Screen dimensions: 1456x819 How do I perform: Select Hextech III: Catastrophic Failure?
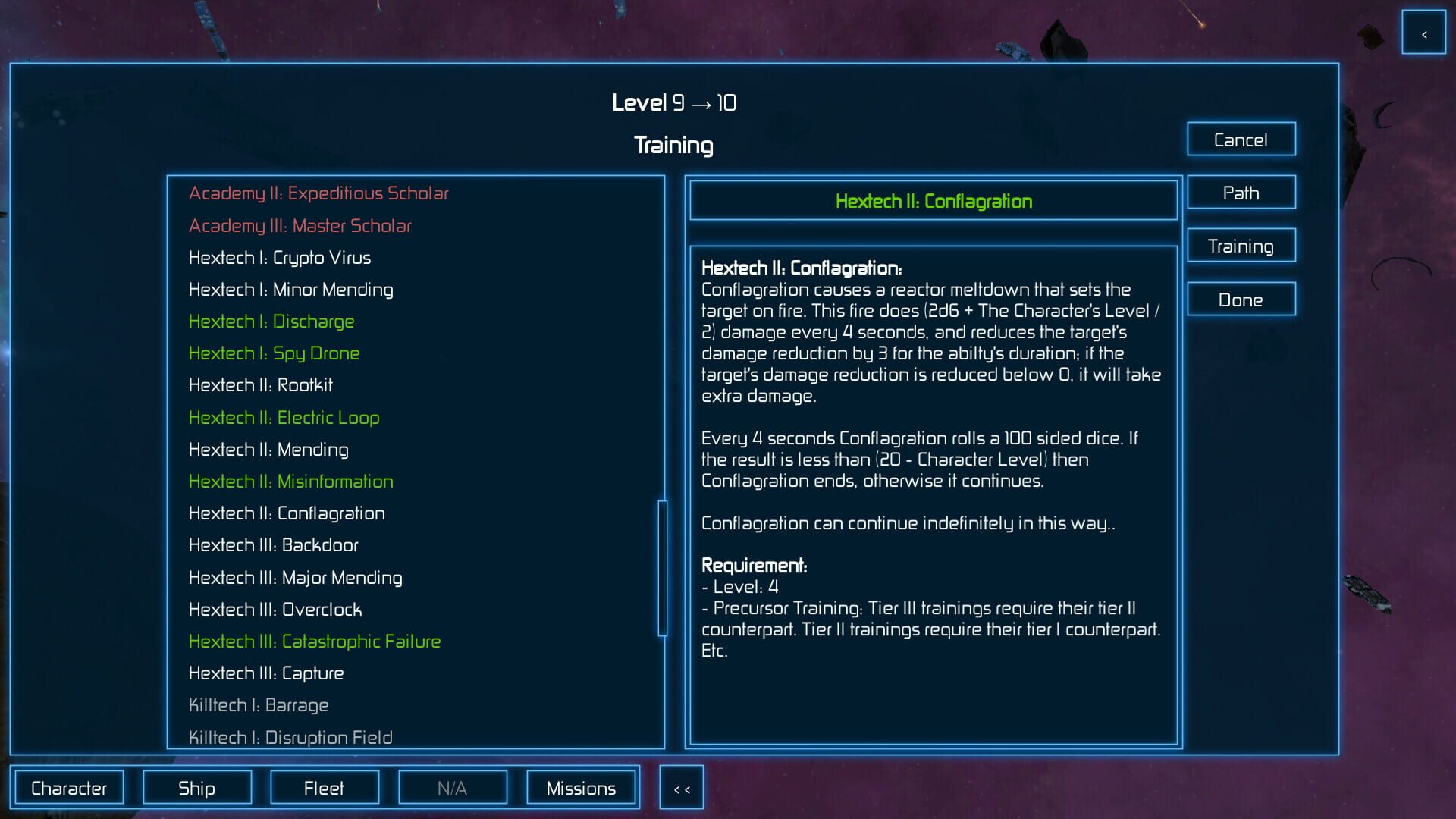click(314, 641)
